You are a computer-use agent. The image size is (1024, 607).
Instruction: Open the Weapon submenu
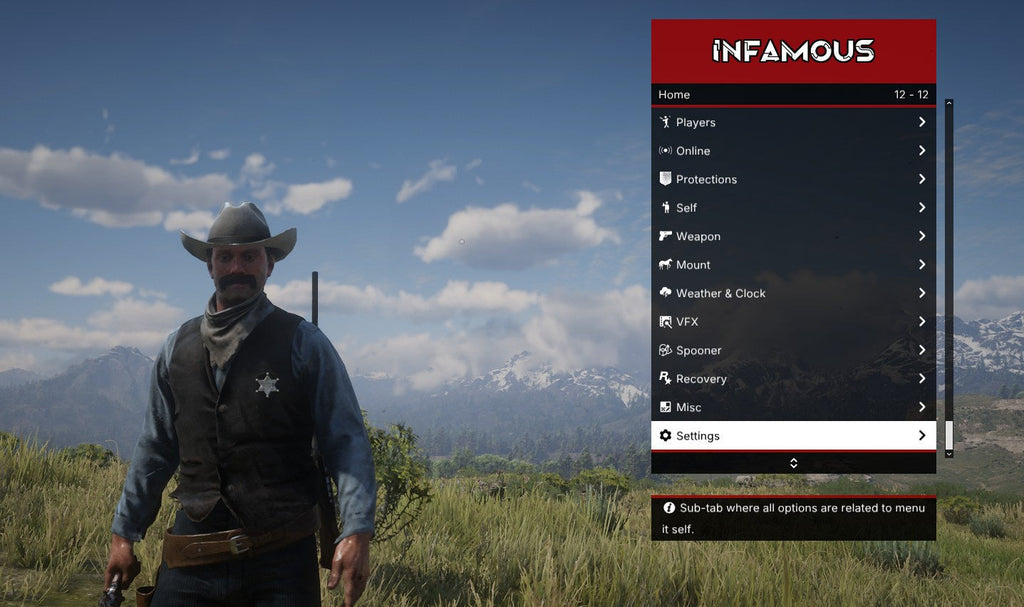click(x=793, y=236)
